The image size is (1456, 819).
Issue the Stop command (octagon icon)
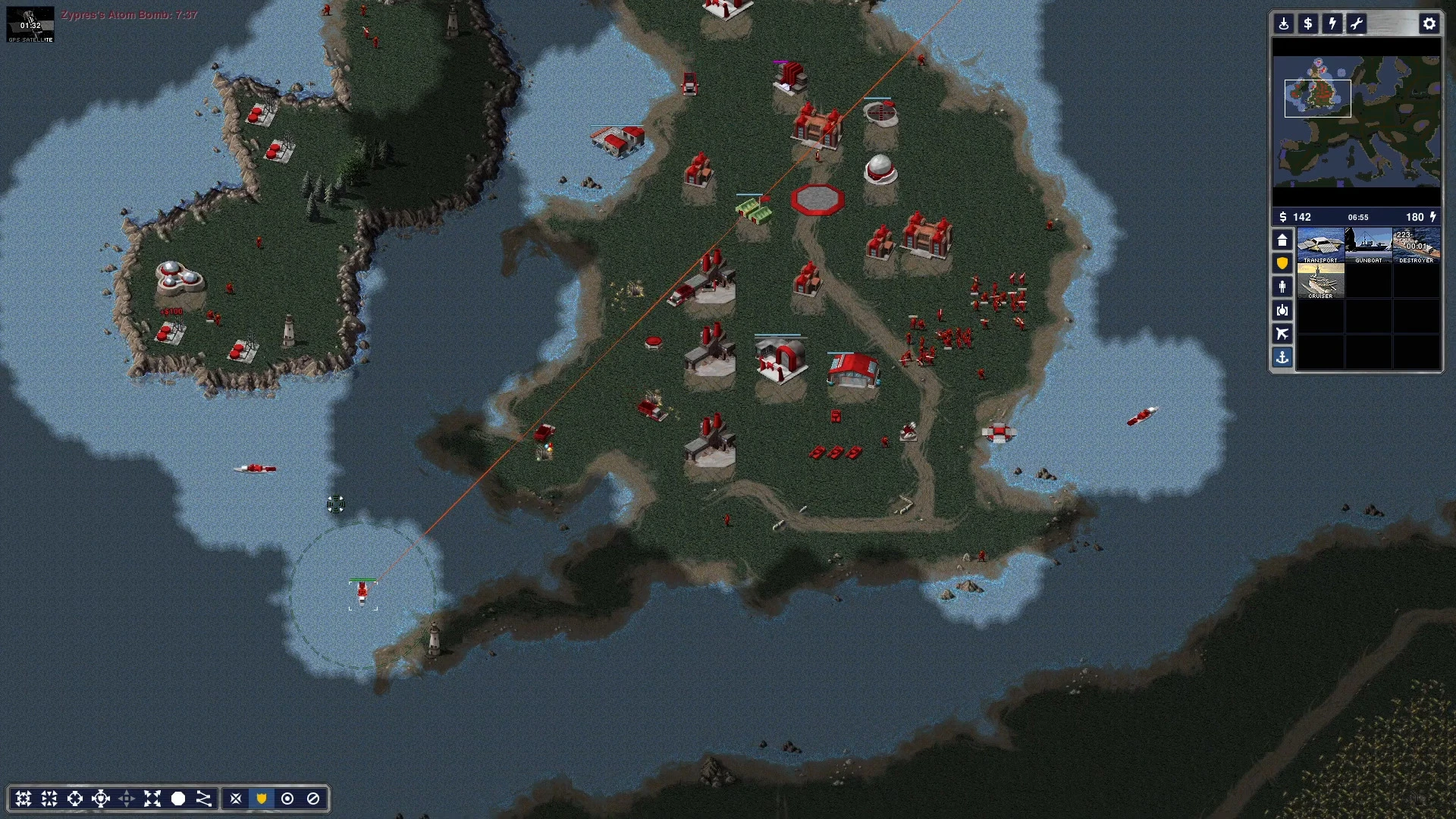178,799
